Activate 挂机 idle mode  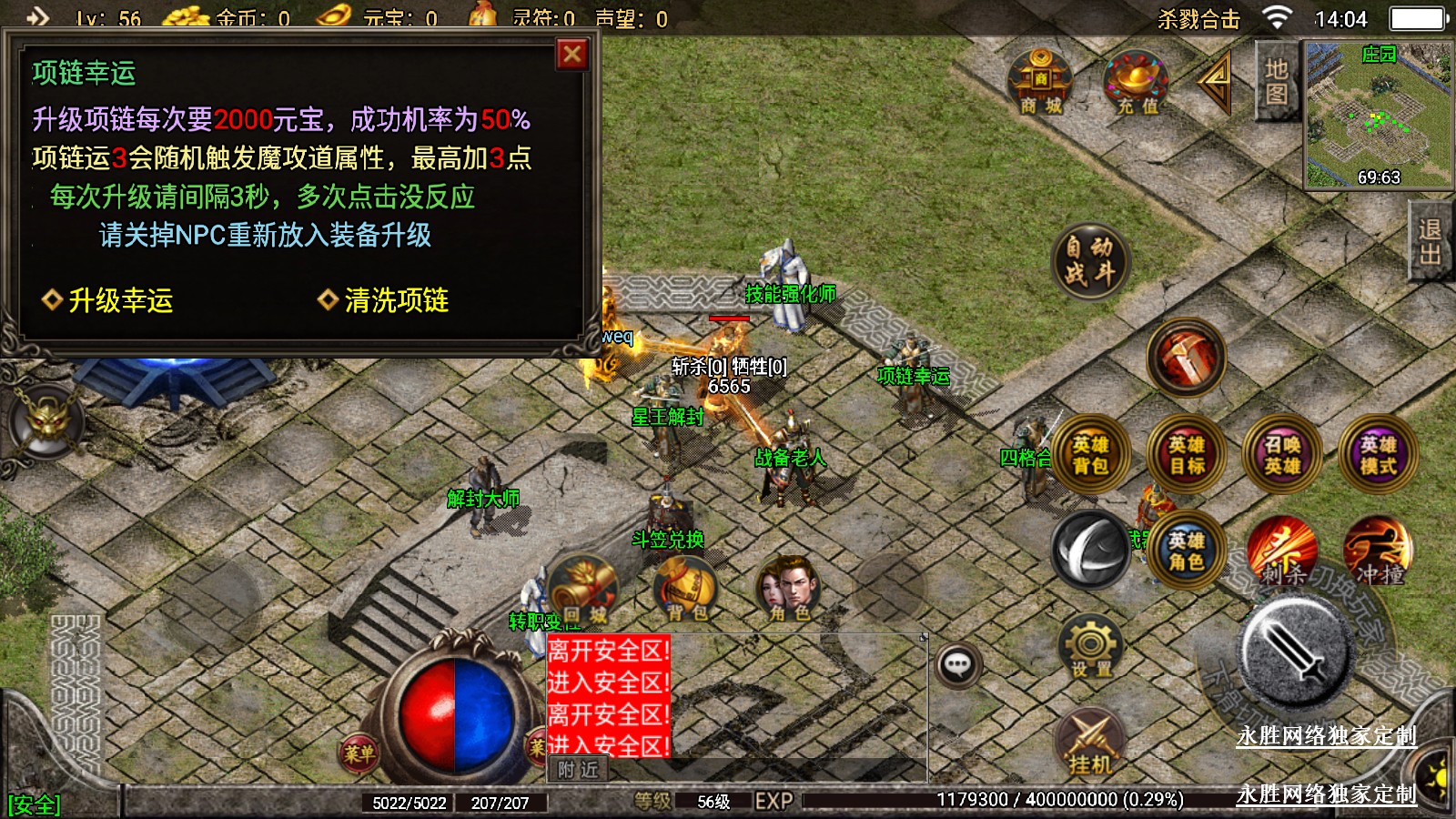(1090, 742)
